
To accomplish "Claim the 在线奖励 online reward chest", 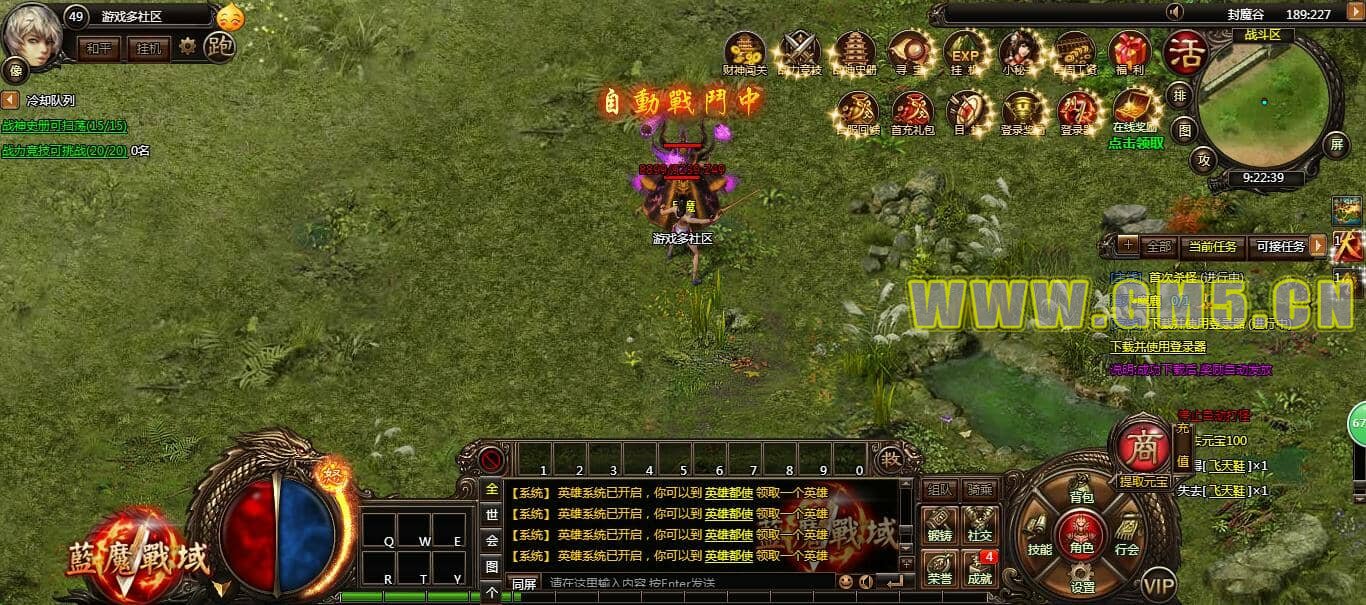I will 1134,110.
